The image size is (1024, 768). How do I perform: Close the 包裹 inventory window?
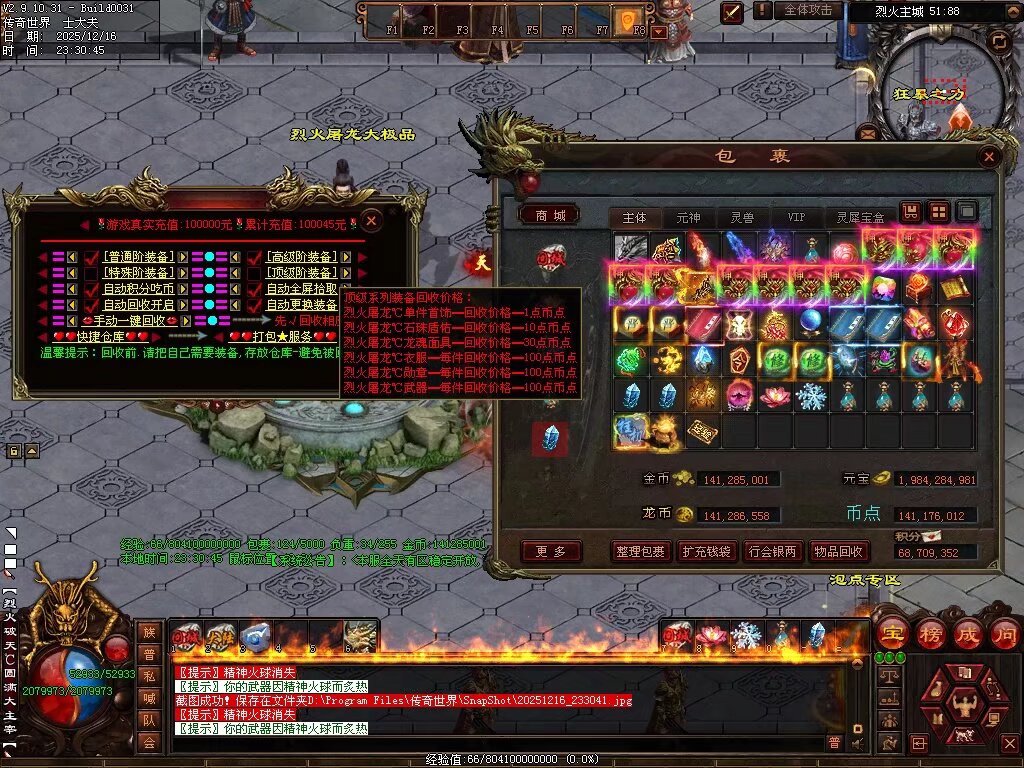click(x=989, y=157)
